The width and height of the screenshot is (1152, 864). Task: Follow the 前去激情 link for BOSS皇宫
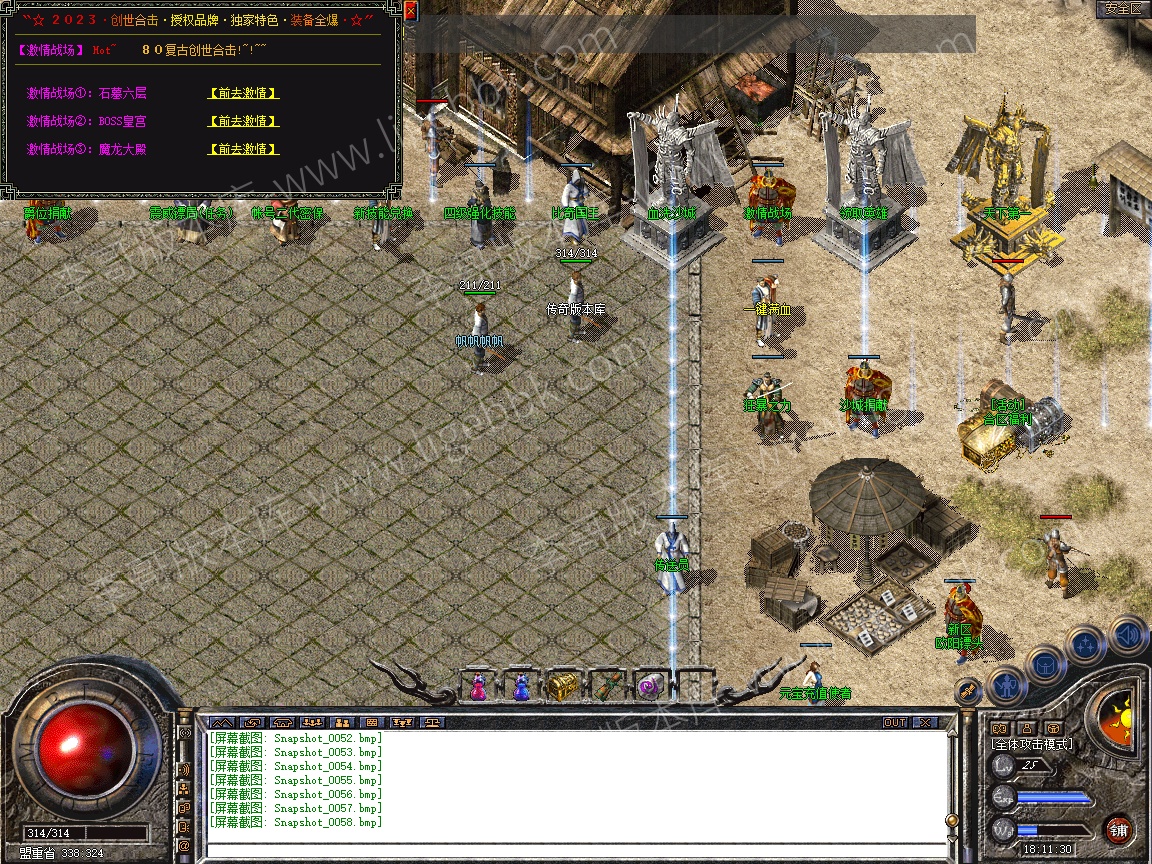tap(243, 121)
